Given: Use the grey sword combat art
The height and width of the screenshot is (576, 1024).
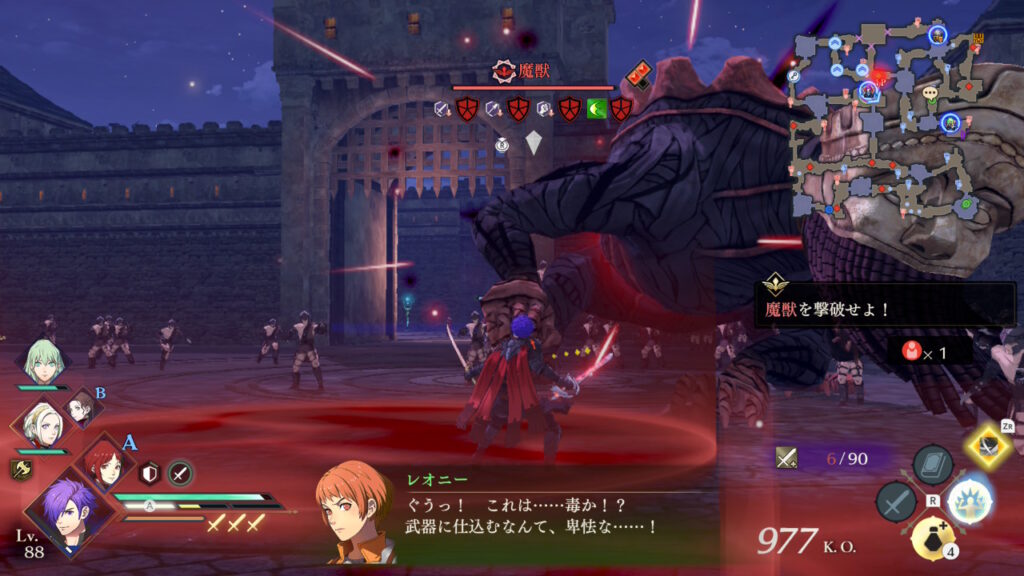Looking at the screenshot, I should (896, 502).
